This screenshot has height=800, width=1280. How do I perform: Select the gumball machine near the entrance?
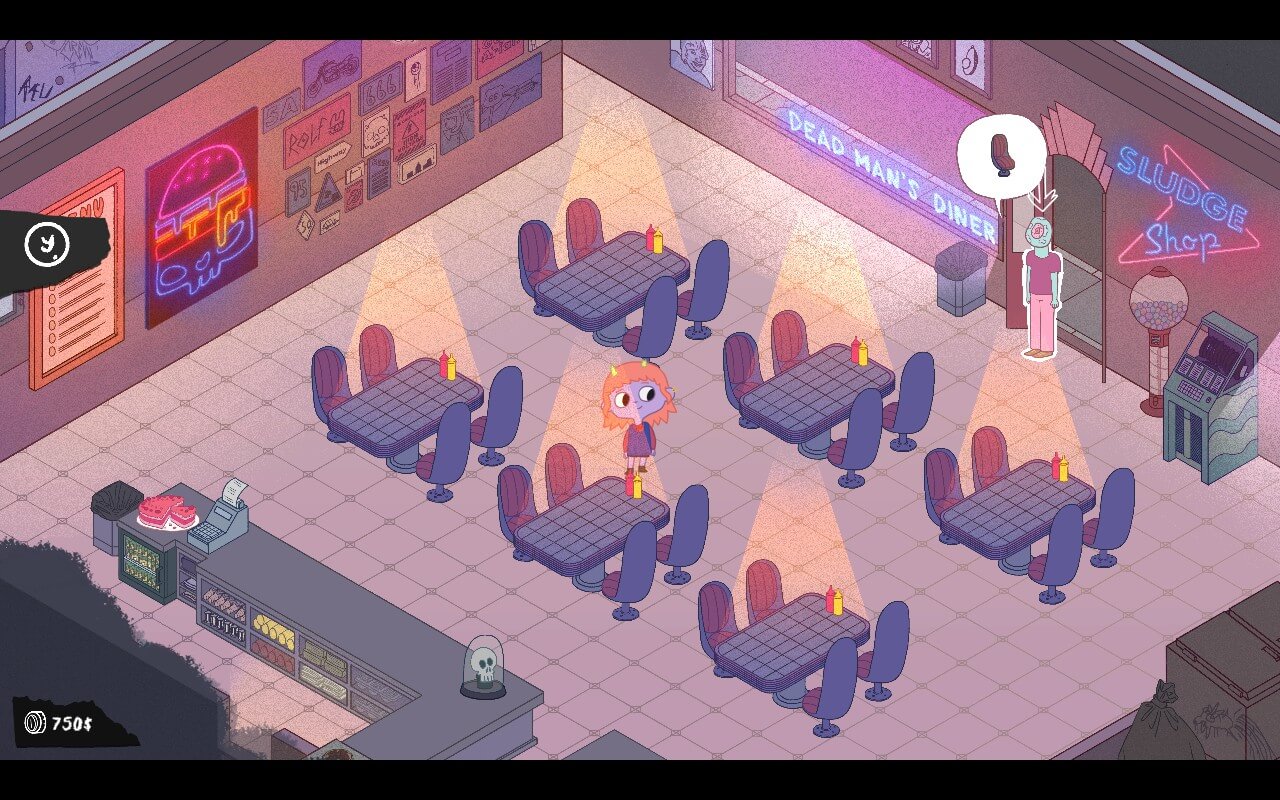coord(1160,300)
